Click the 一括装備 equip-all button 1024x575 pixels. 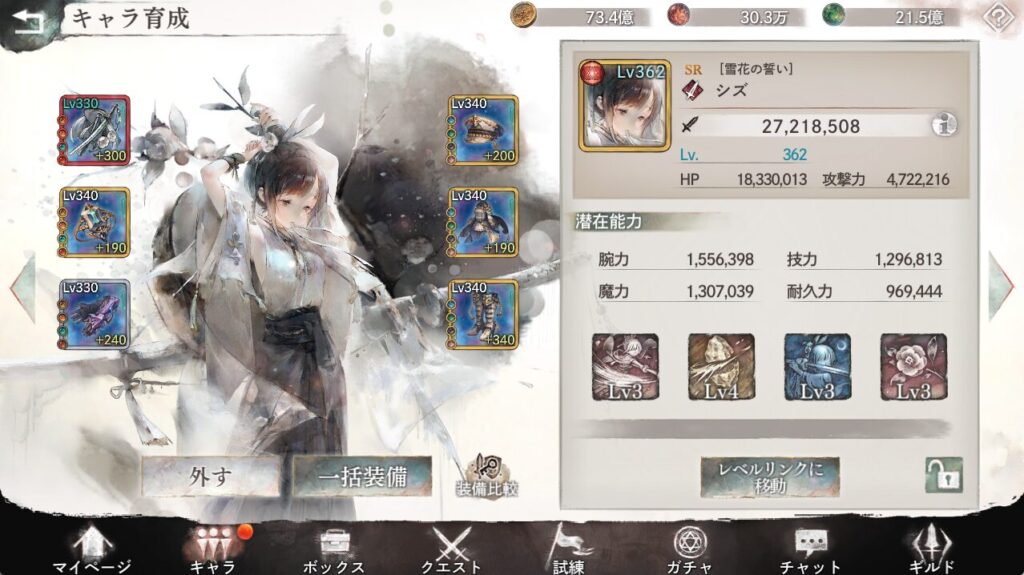pos(361,476)
